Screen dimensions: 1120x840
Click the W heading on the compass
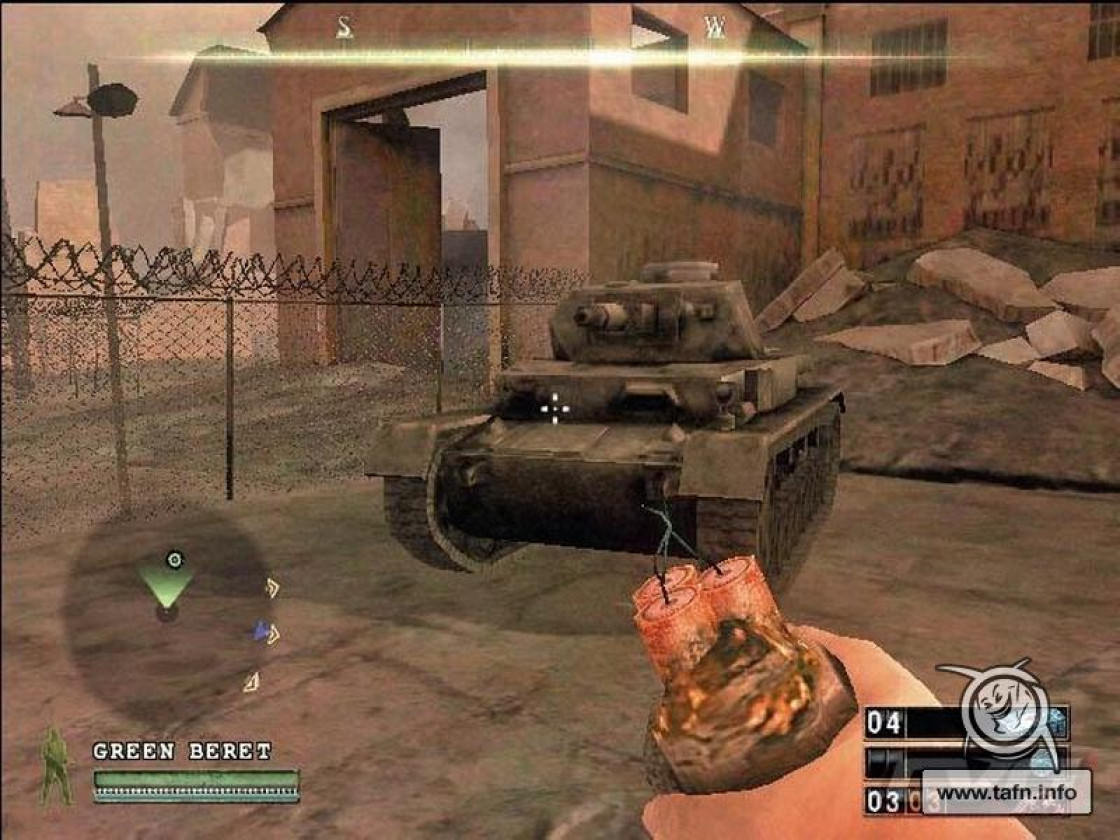coord(714,28)
